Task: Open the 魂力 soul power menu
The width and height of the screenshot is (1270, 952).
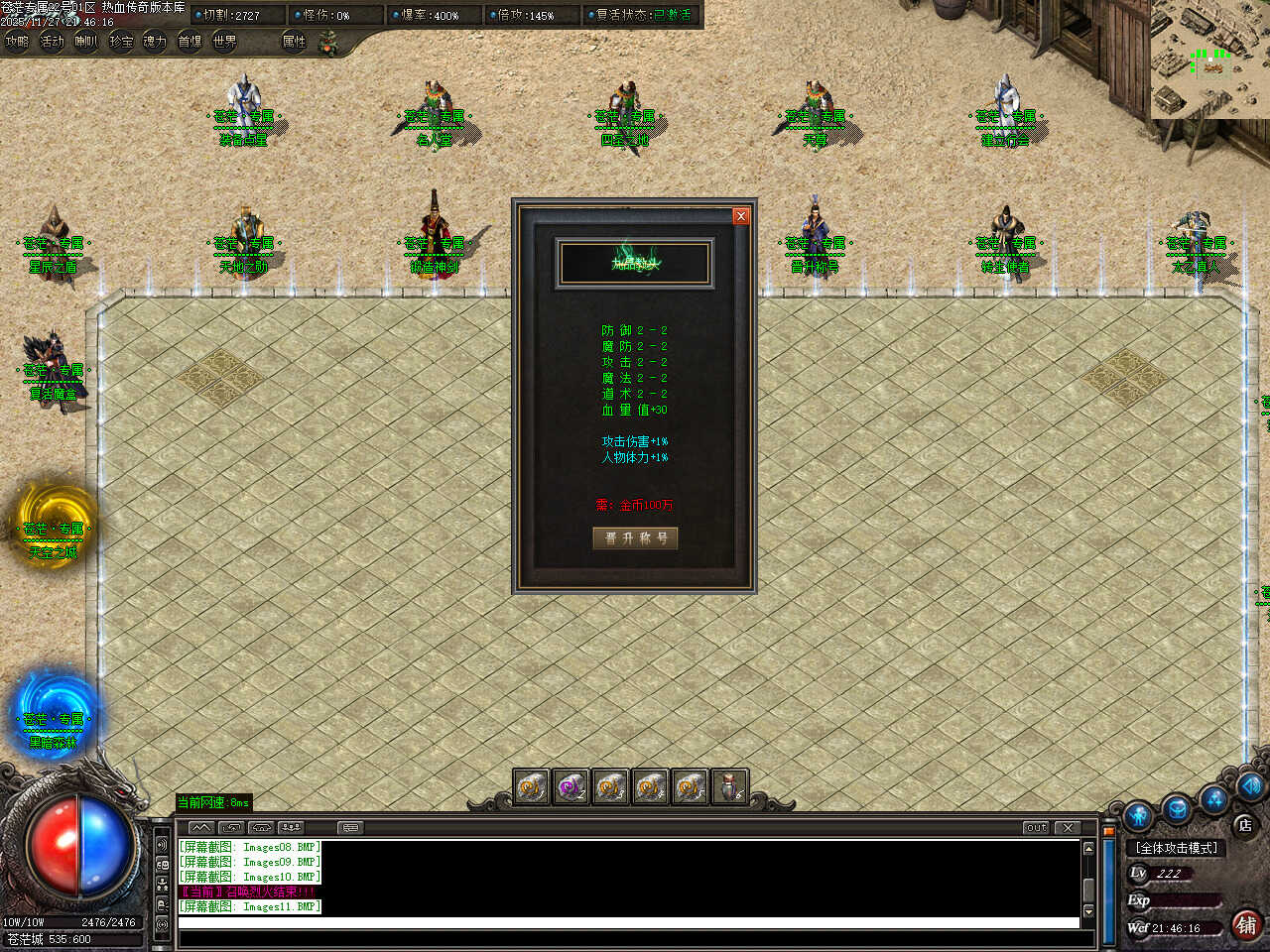Action: pos(155,42)
